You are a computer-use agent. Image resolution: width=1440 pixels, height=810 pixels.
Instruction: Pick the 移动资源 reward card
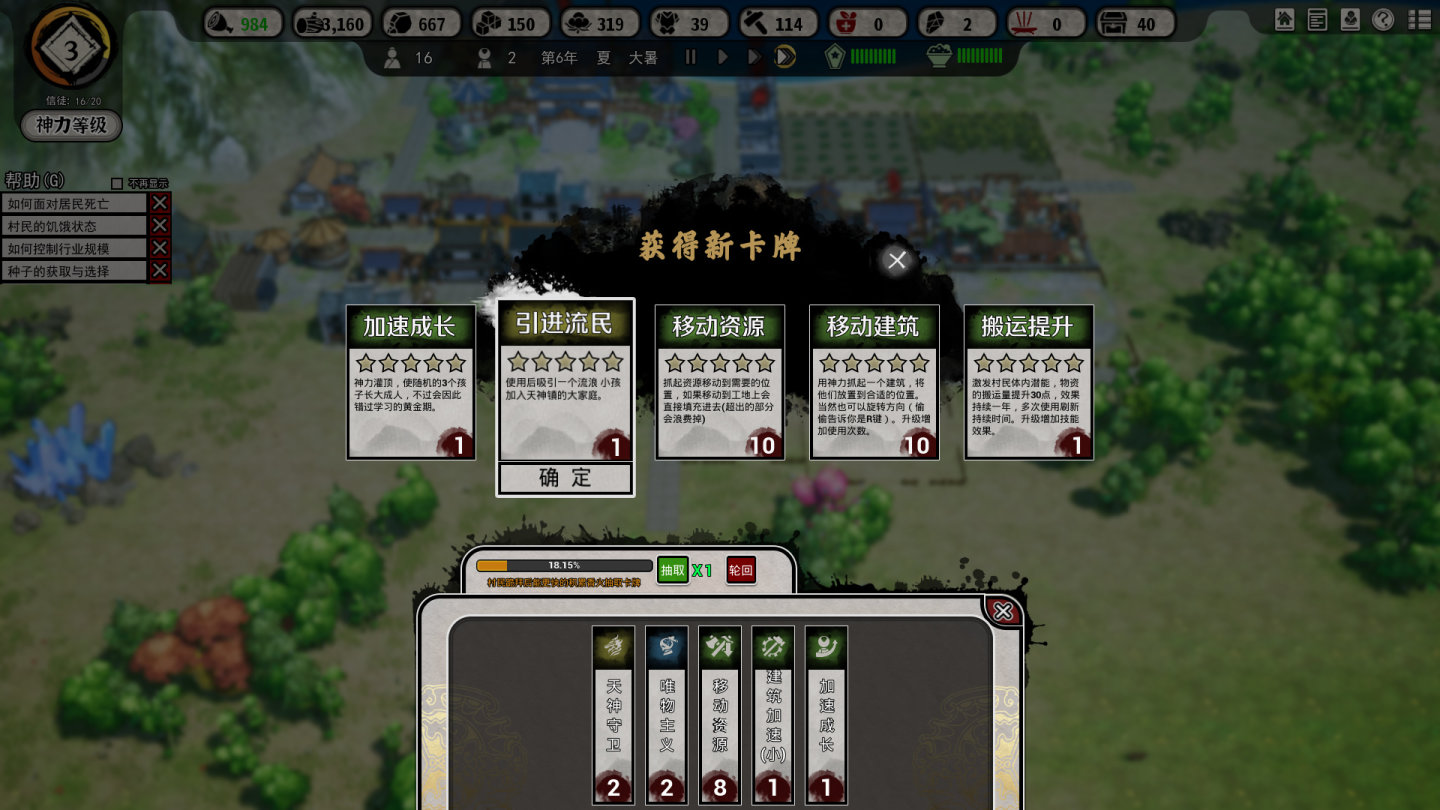coord(719,382)
